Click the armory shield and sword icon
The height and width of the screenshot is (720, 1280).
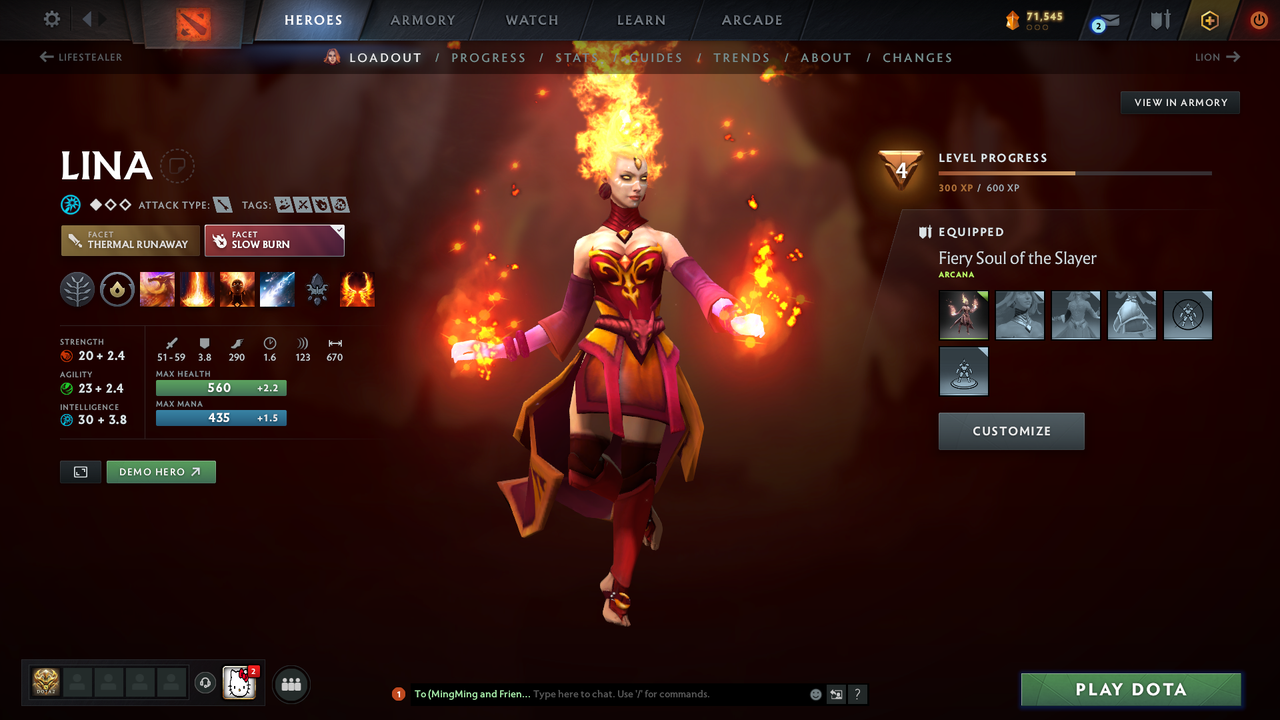1159,19
